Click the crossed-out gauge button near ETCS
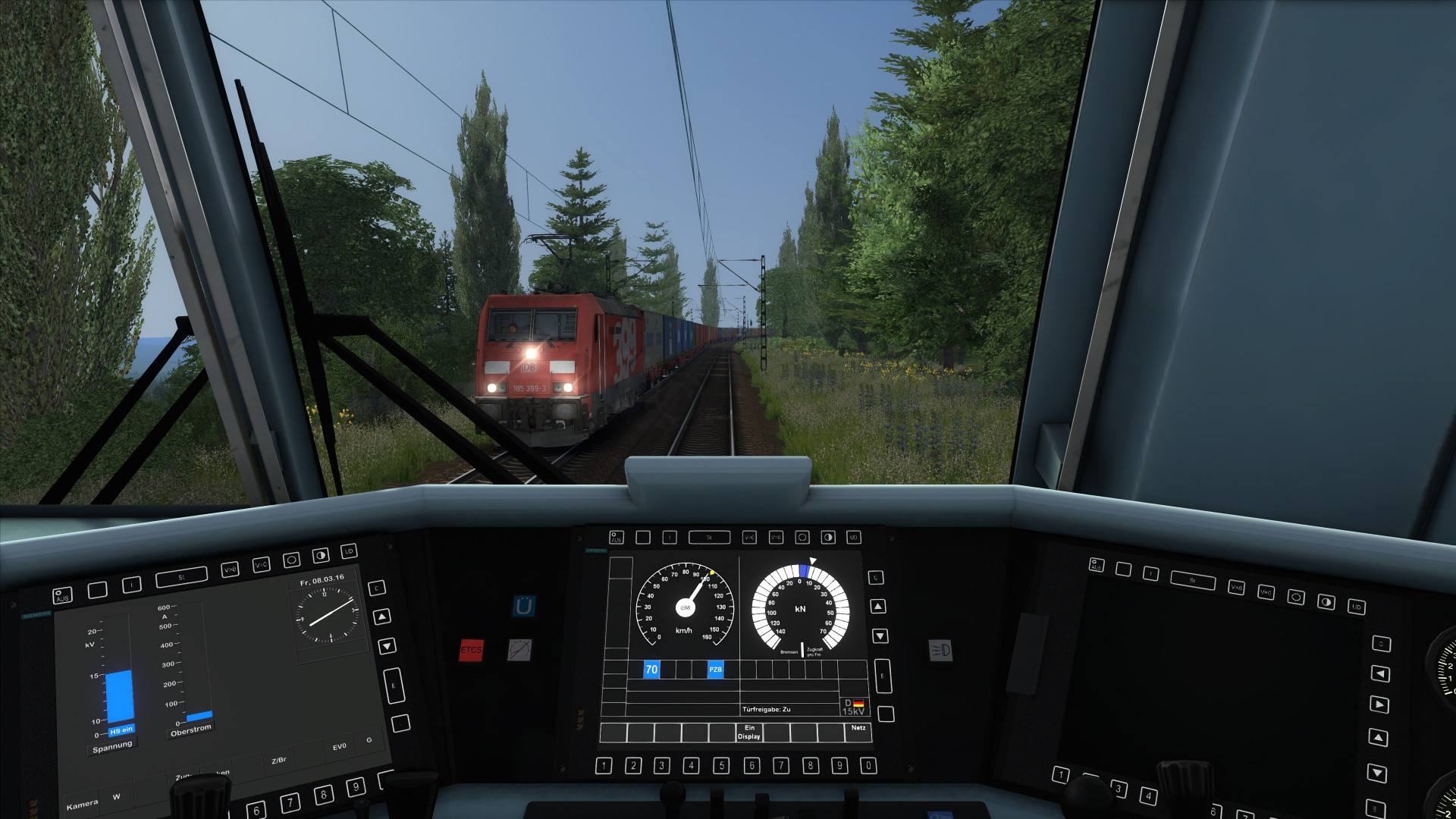 pyautogui.click(x=519, y=649)
